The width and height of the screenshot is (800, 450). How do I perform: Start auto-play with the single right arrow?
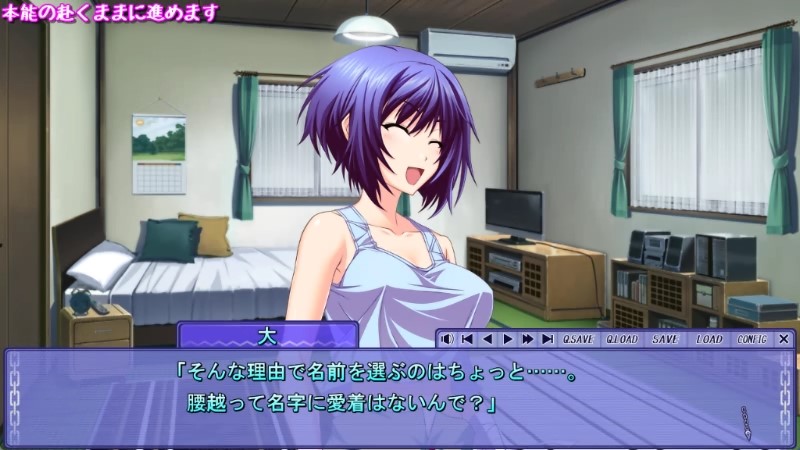tap(507, 339)
